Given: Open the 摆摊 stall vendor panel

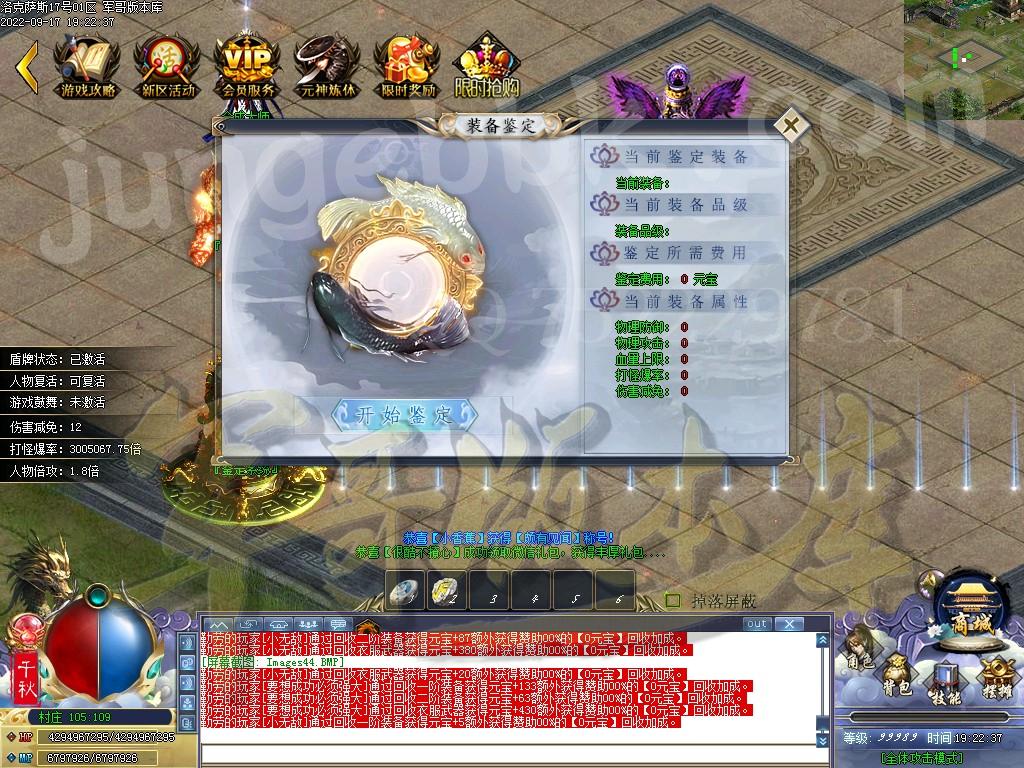Looking at the screenshot, I should [x=994, y=676].
